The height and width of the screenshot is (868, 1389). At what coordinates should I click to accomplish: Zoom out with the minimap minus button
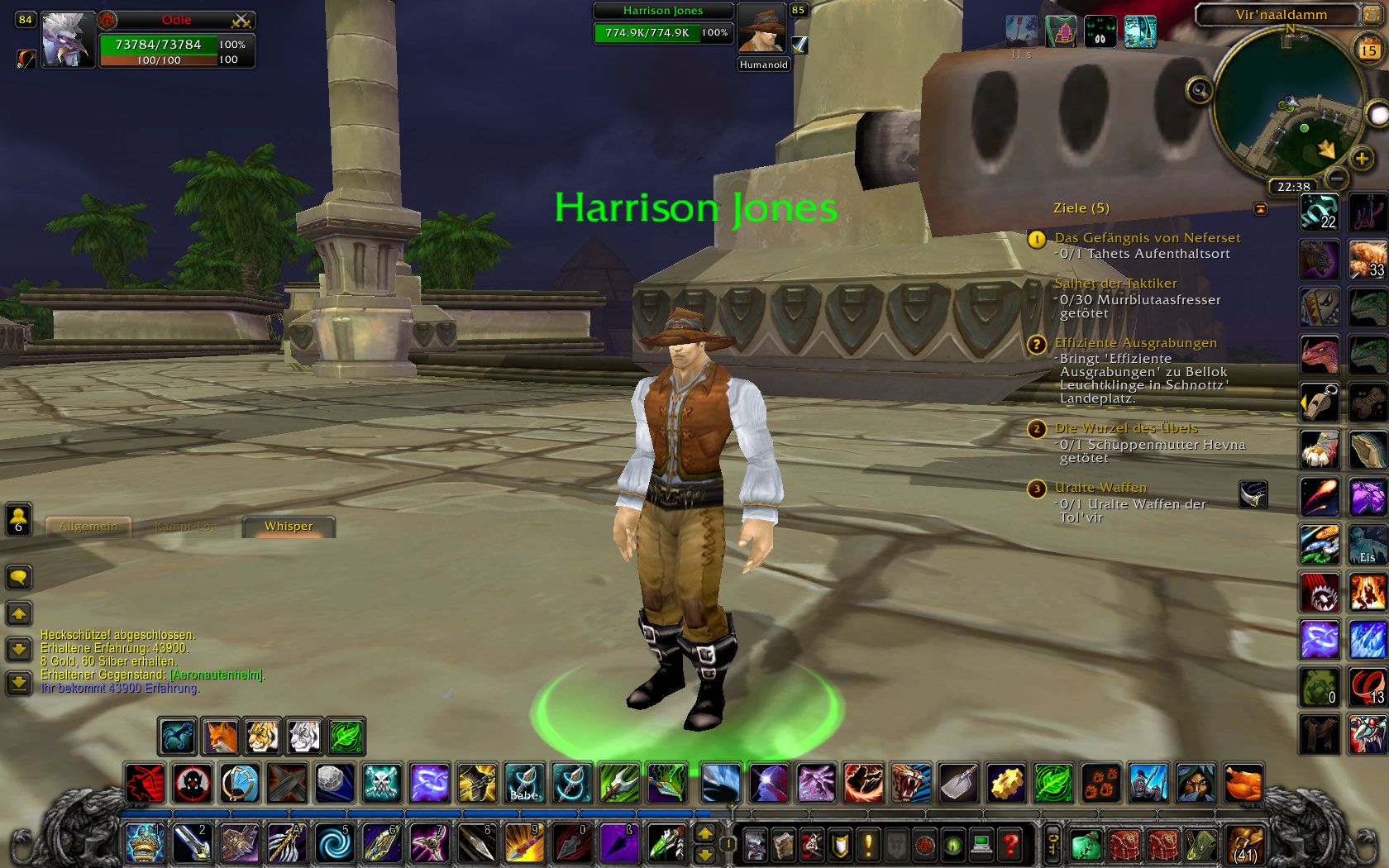pos(1337,178)
